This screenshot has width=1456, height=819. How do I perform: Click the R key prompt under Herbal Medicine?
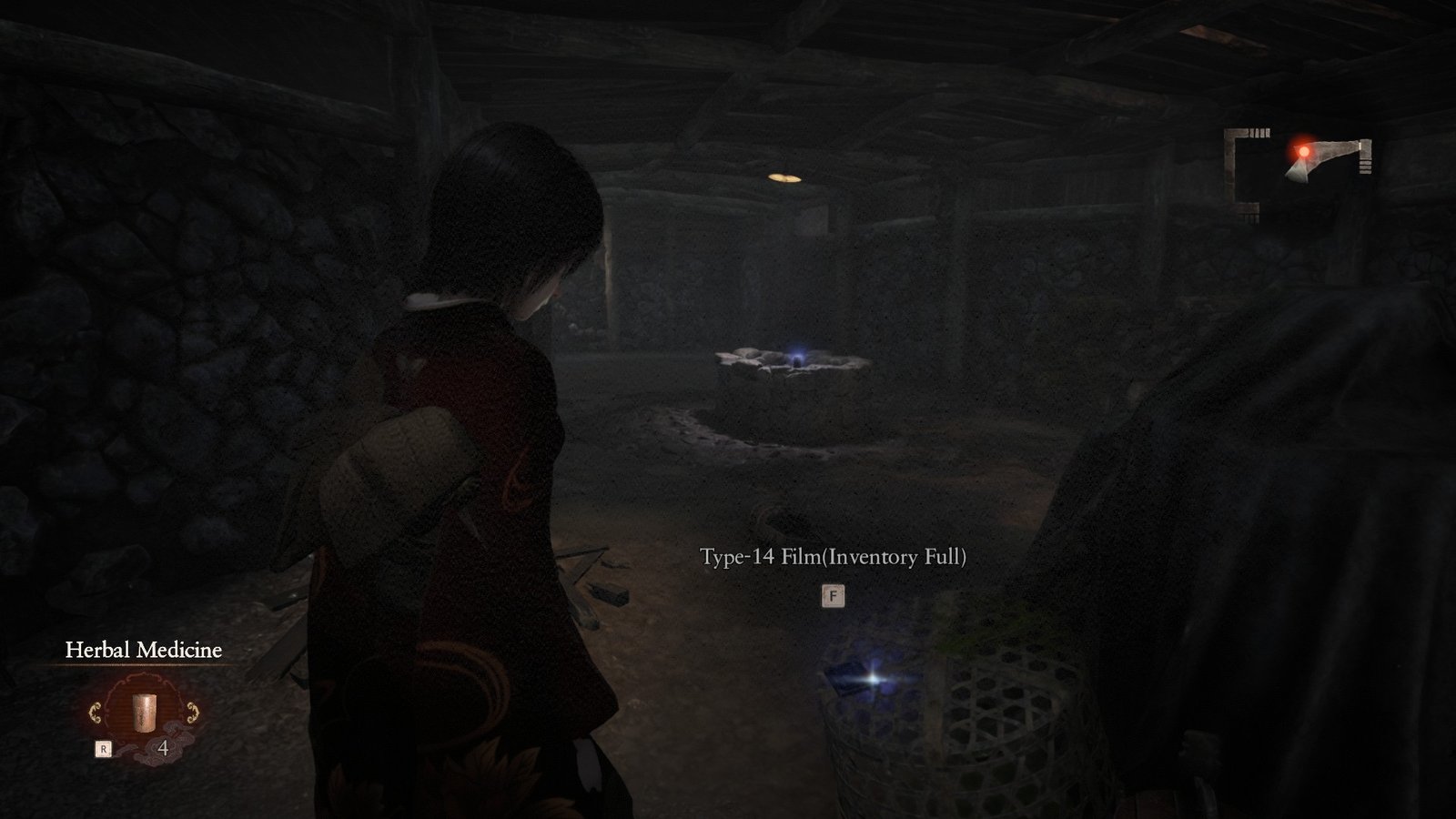coord(104,748)
